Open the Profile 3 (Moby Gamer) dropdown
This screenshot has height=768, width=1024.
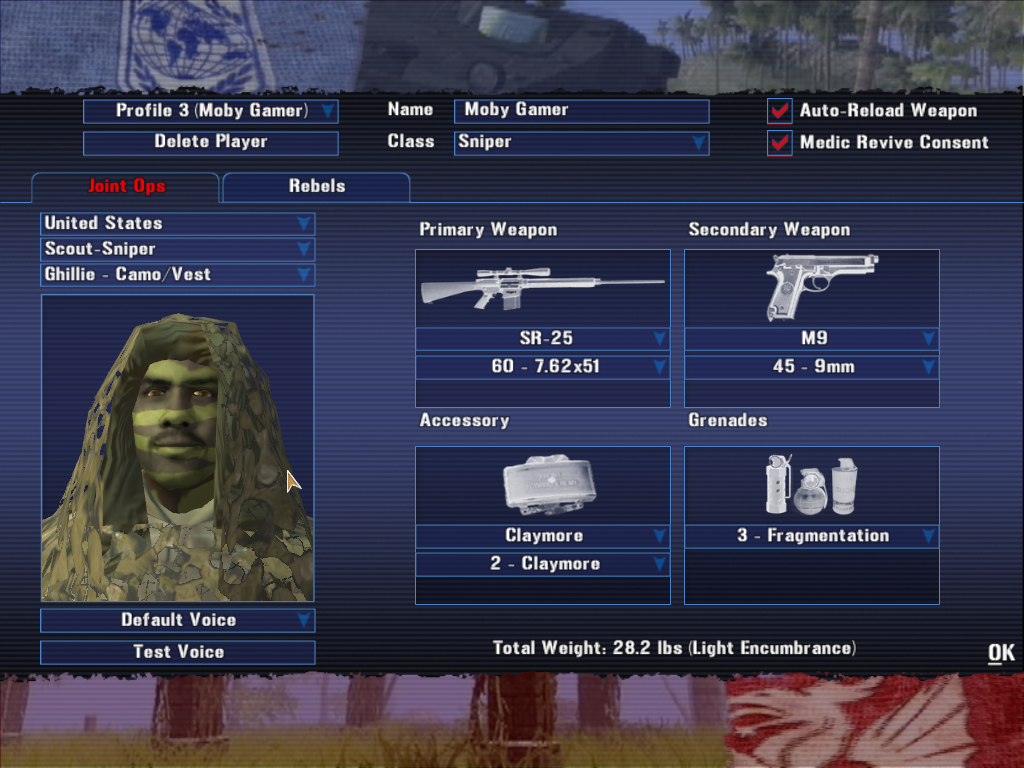[x=211, y=111]
